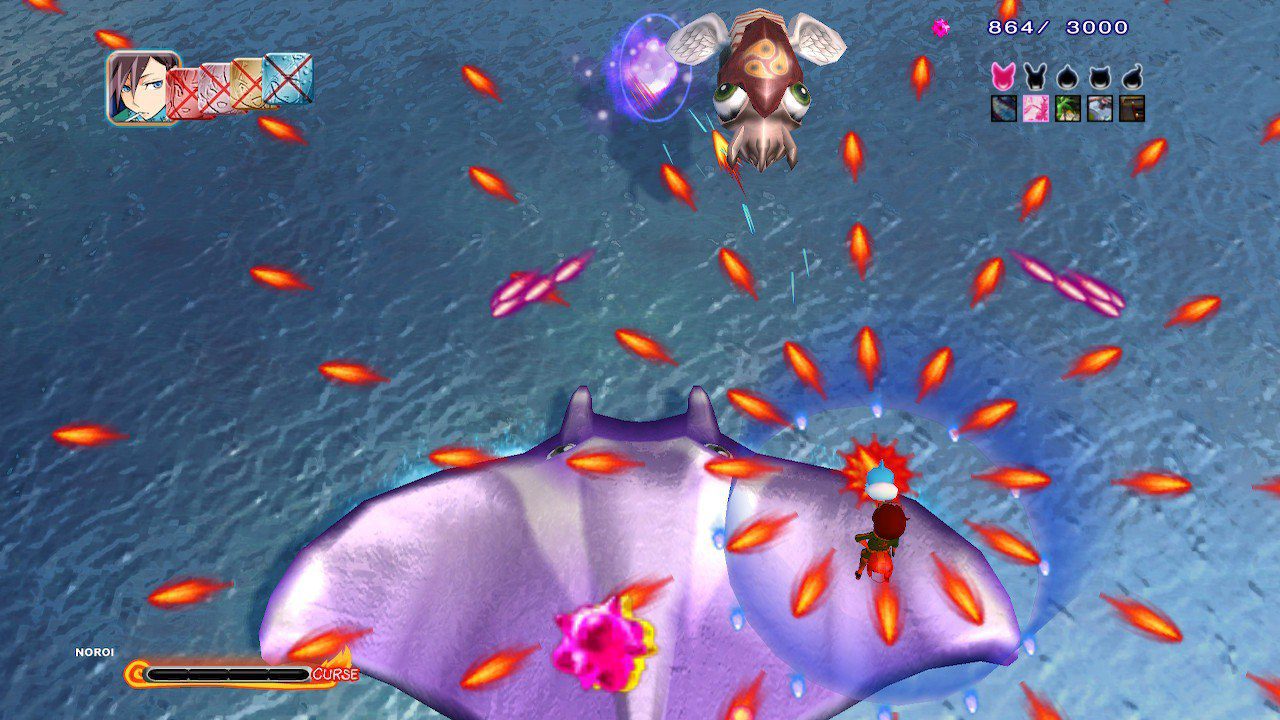Screen dimensions: 1280x720
Task: Choose the green palm tree stage thumbnail
Action: coord(1067,108)
